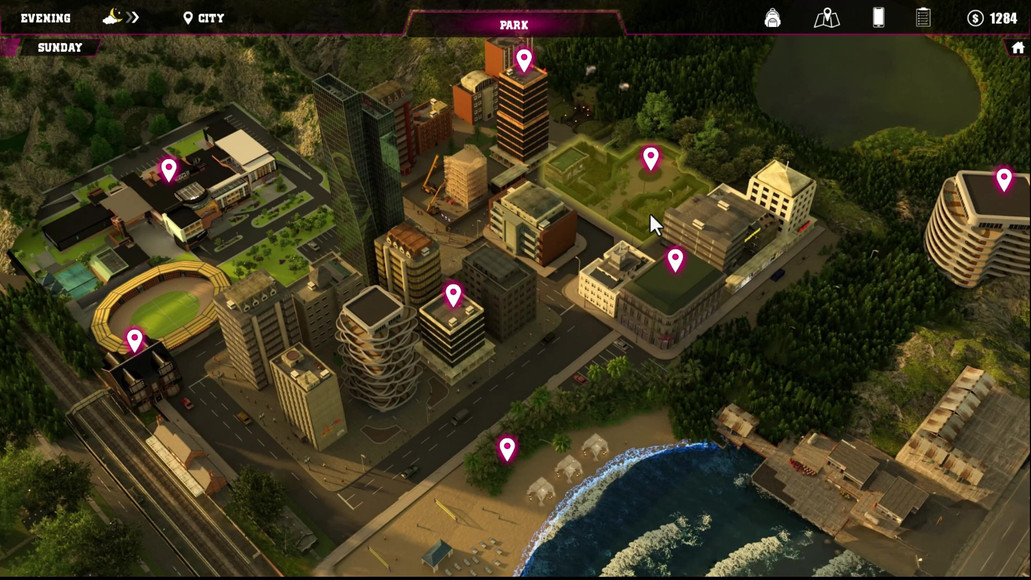Screen dimensions: 1031x580
Task: Open the folded map icon
Action: click(826, 18)
